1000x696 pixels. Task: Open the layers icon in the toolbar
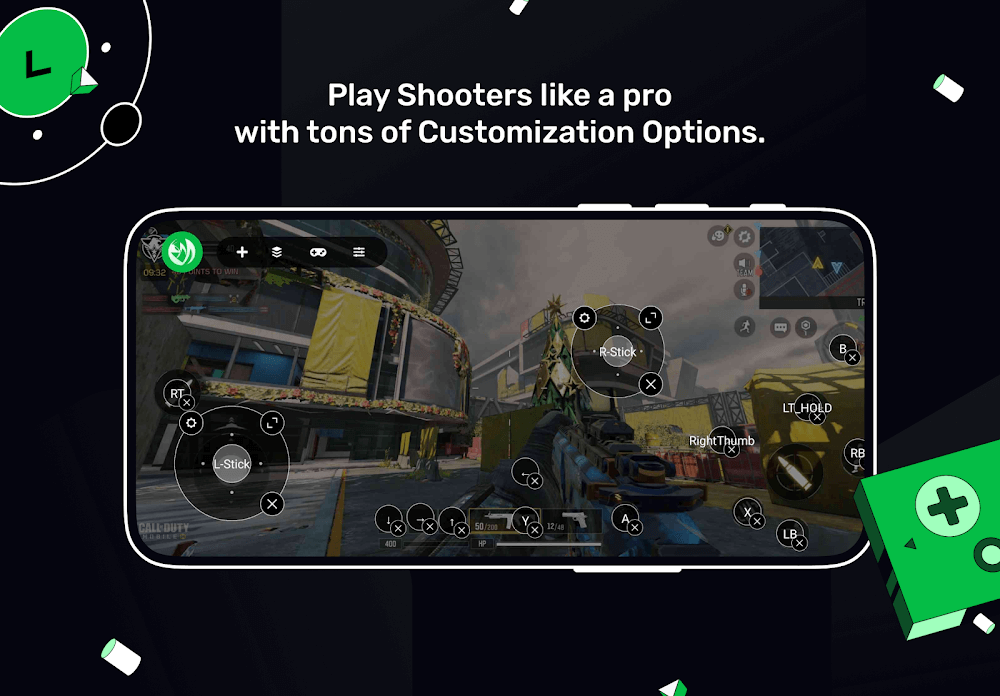pyautogui.click(x=277, y=252)
